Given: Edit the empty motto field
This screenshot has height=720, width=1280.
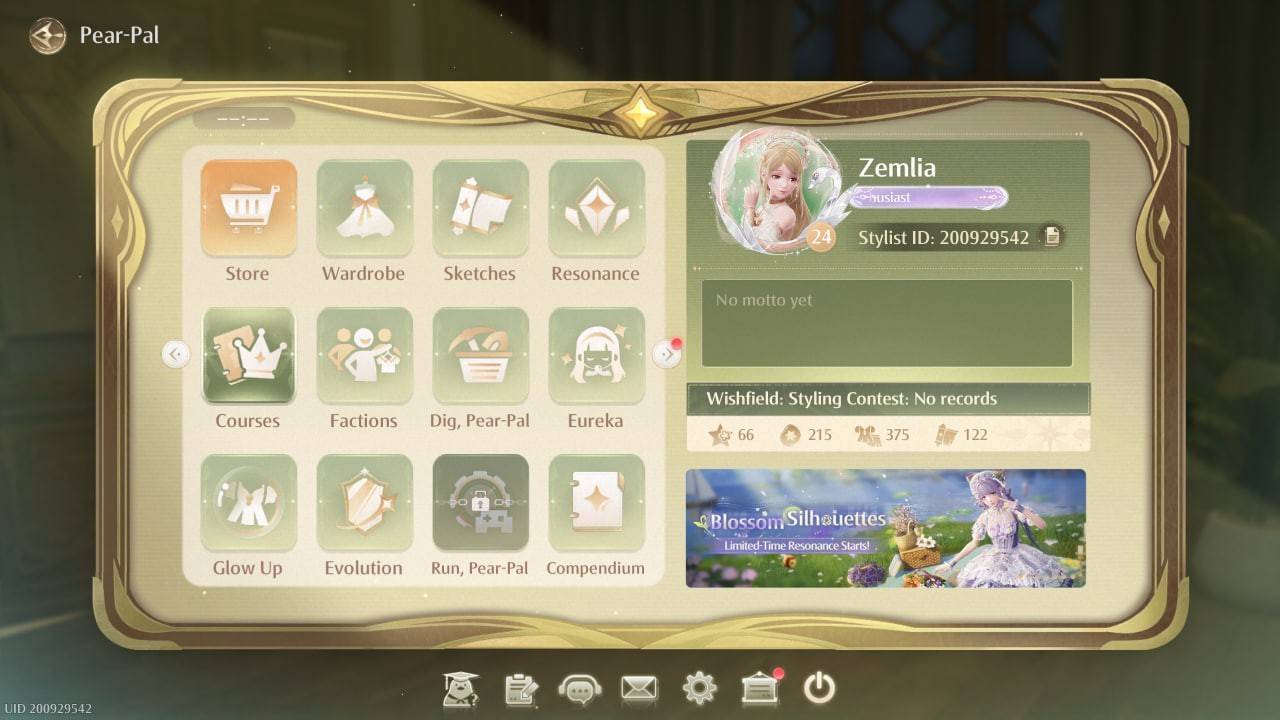Looking at the screenshot, I should click(x=884, y=322).
